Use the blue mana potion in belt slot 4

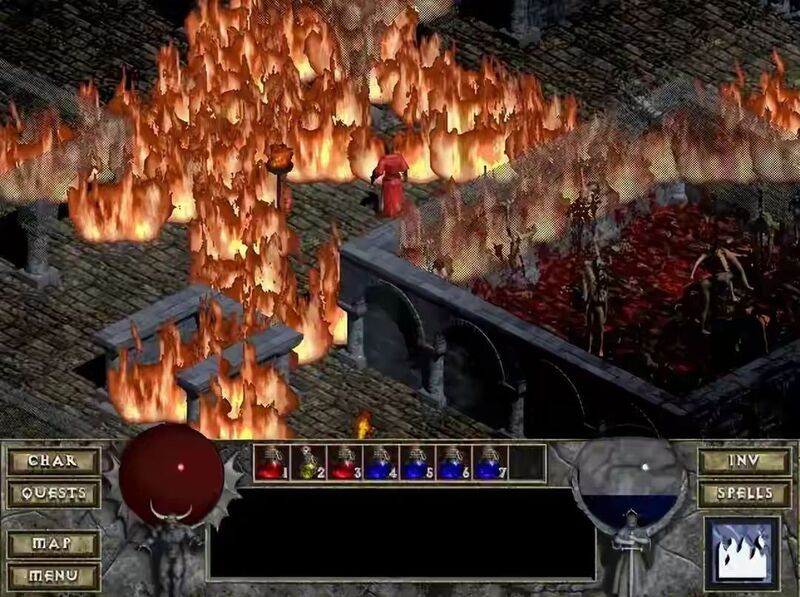coord(380,463)
